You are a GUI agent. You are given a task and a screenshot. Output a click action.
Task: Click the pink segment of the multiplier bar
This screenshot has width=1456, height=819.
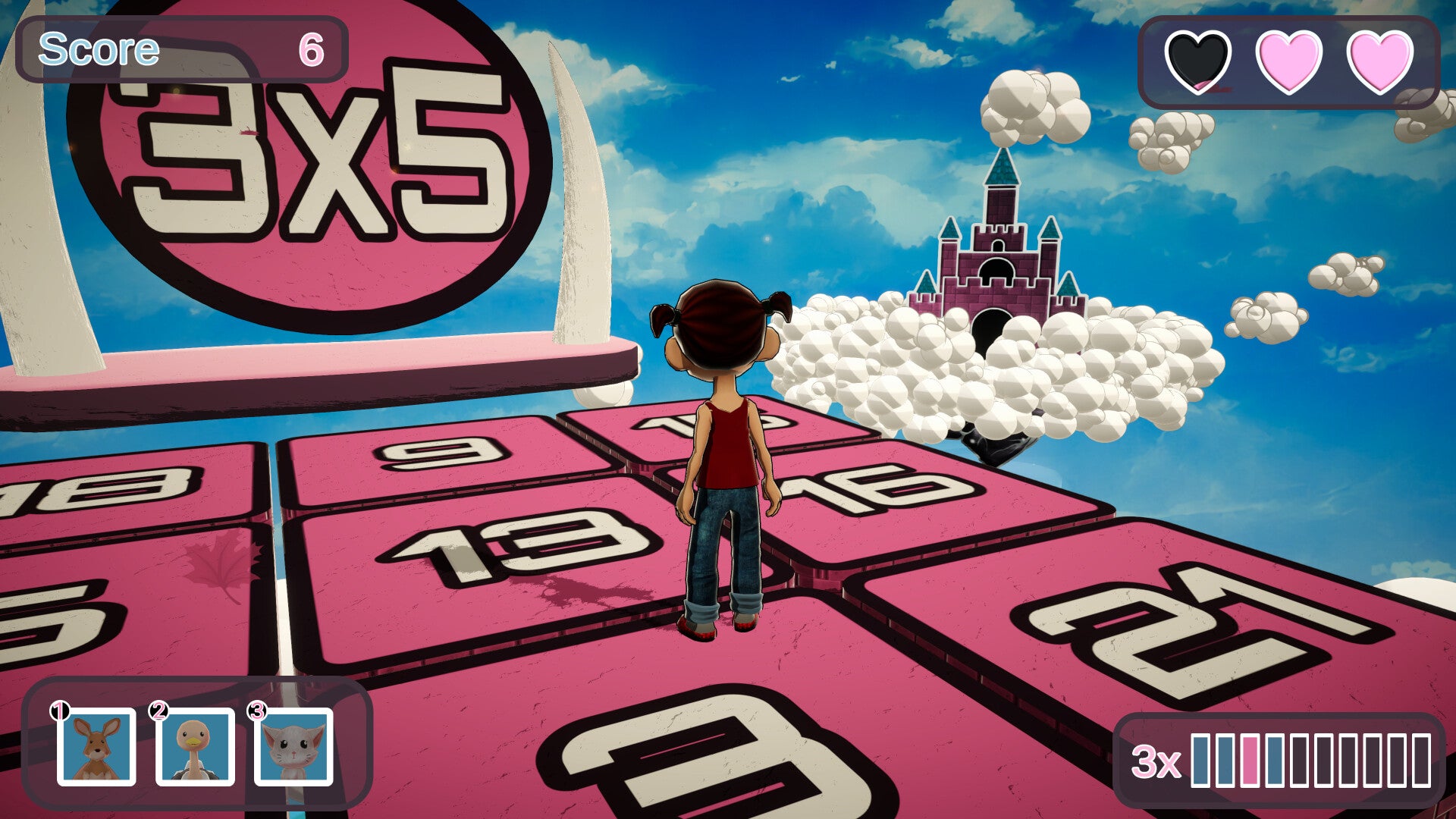pyautogui.click(x=1250, y=761)
